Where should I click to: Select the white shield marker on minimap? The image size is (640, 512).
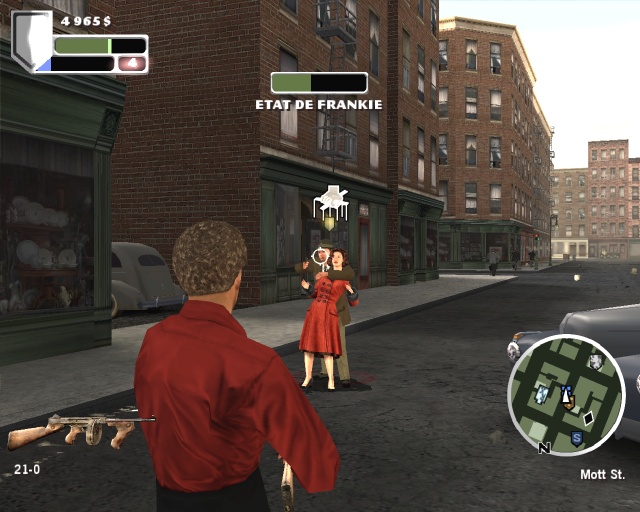tap(596, 363)
